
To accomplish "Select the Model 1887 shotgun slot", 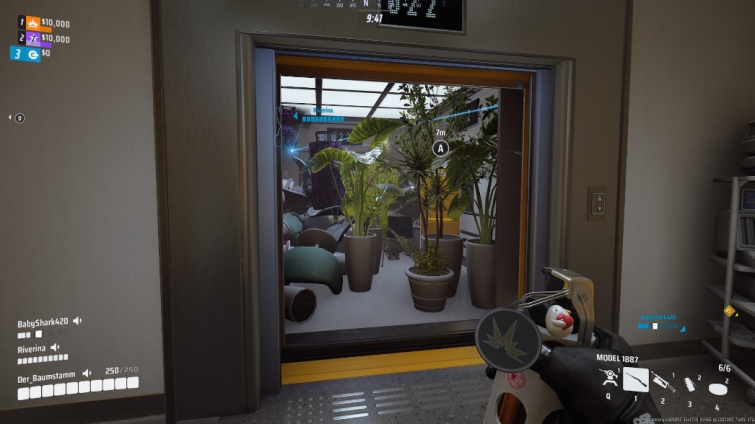I will click(636, 379).
